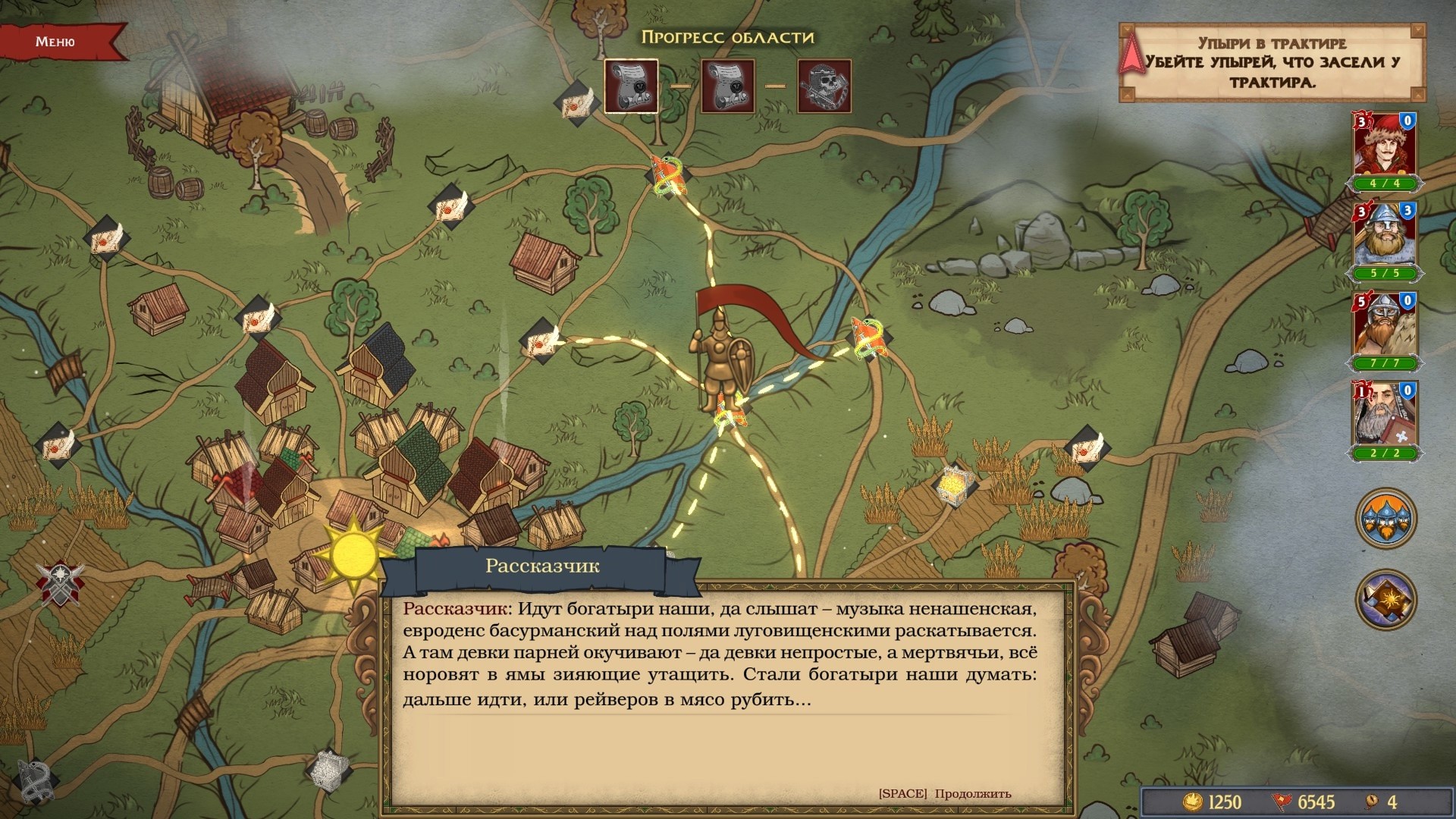Open the party screen with three heroes icon
1456x819 pixels.
click(x=1385, y=519)
